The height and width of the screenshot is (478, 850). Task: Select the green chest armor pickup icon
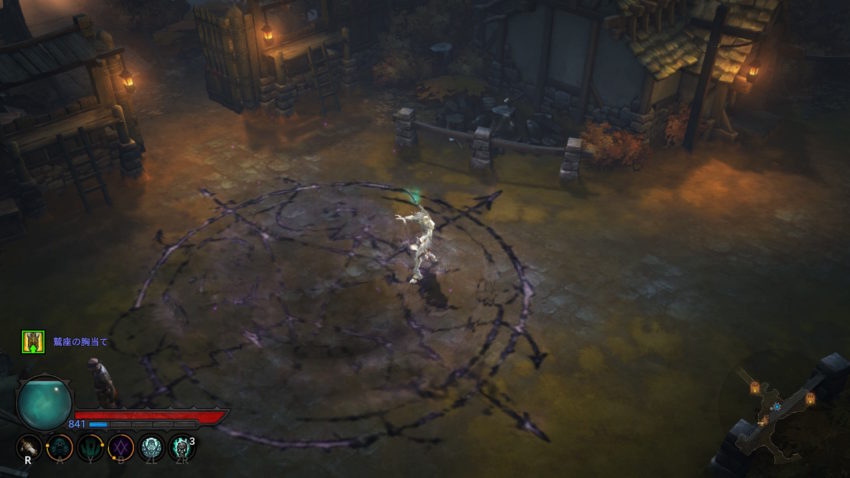coord(33,341)
